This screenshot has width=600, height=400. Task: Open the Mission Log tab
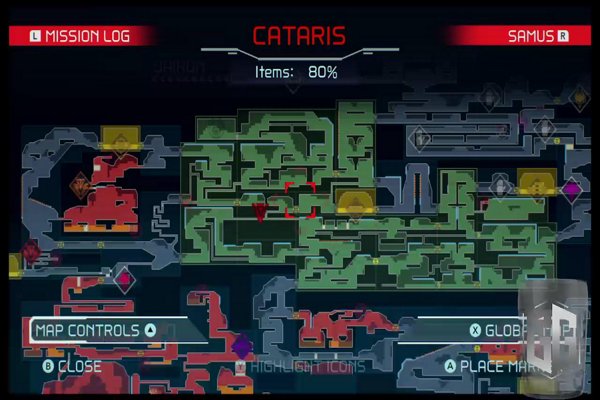82,36
